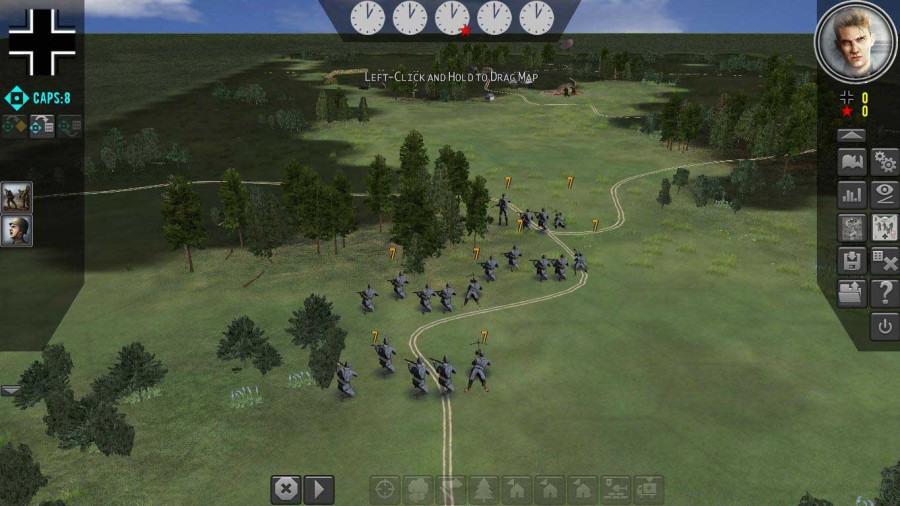The height and width of the screenshot is (506, 900).
Task: Toggle the eye visibility option
Action: tap(884, 194)
